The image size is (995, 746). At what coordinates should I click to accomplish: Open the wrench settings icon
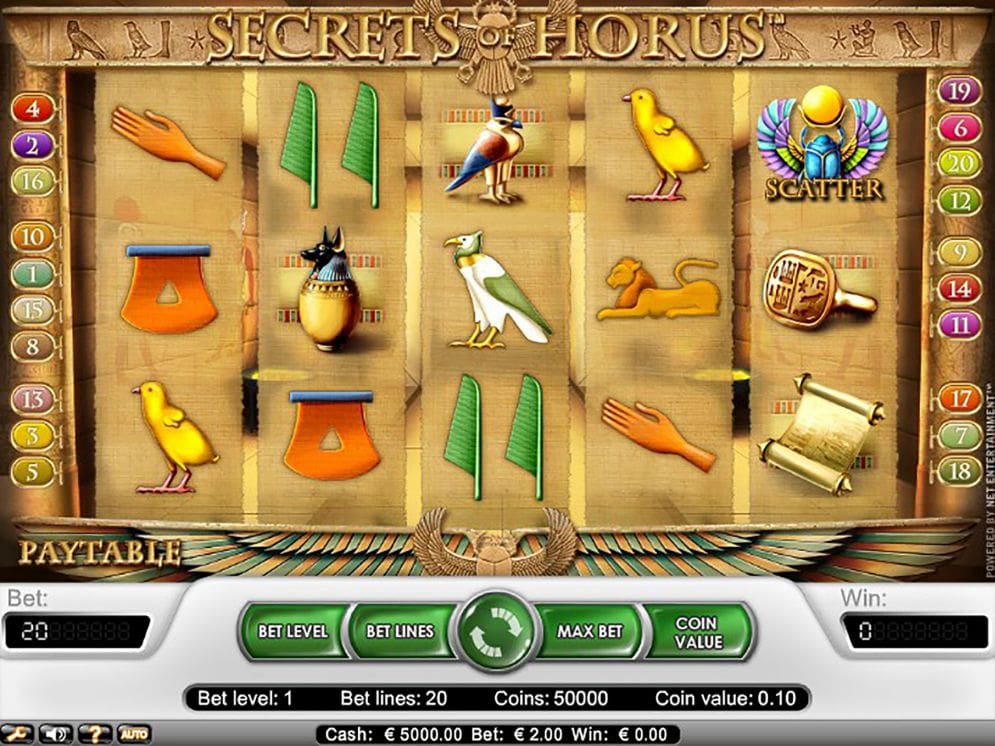(x=18, y=734)
